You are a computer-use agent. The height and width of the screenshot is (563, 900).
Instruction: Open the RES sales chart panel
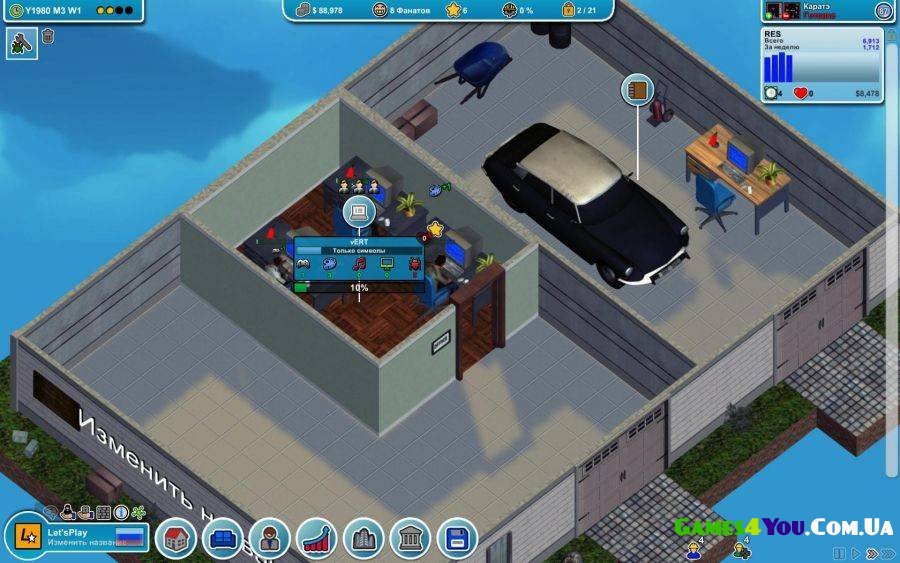(821, 66)
